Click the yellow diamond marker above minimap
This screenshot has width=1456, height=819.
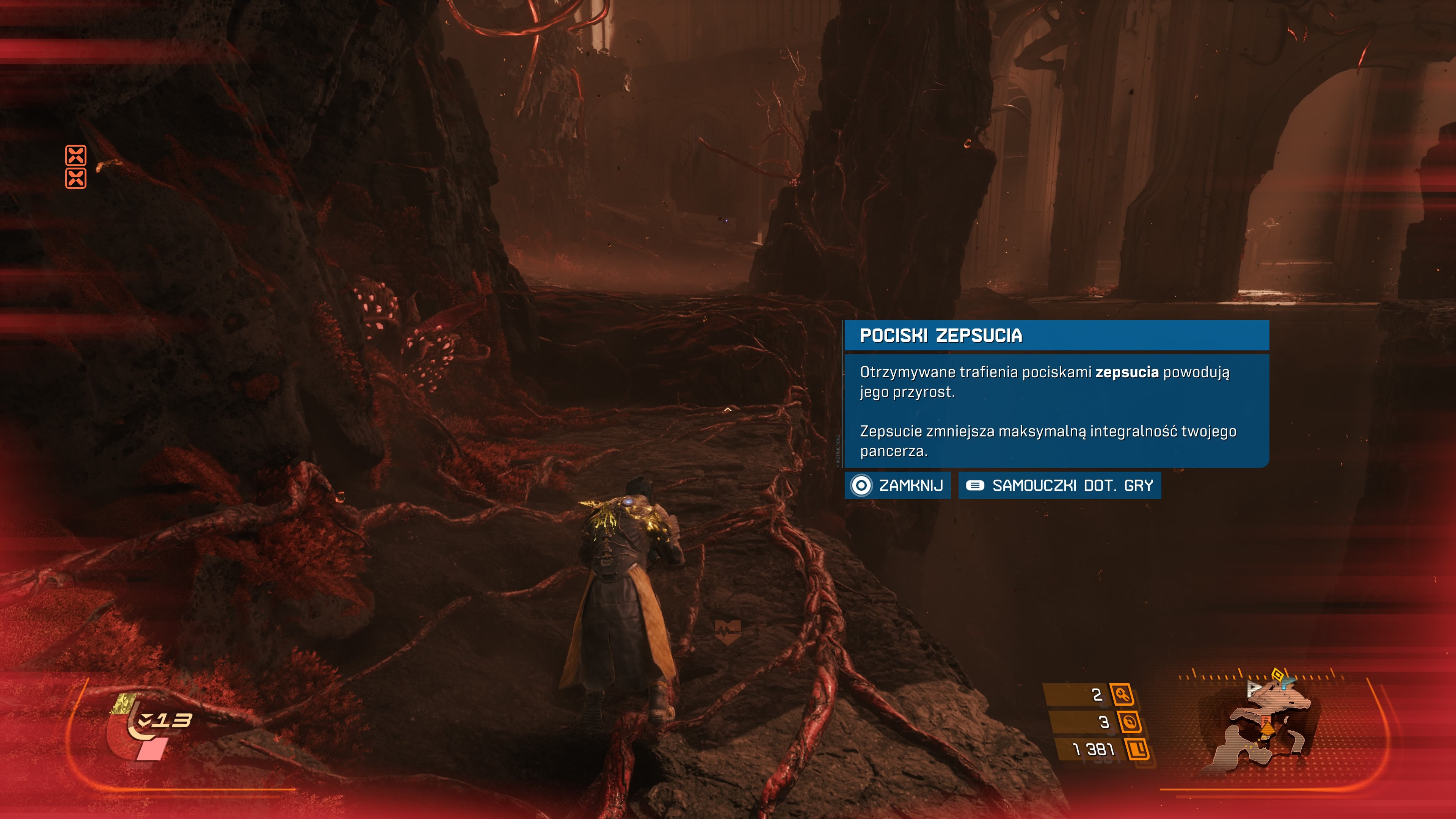[x=1277, y=673]
